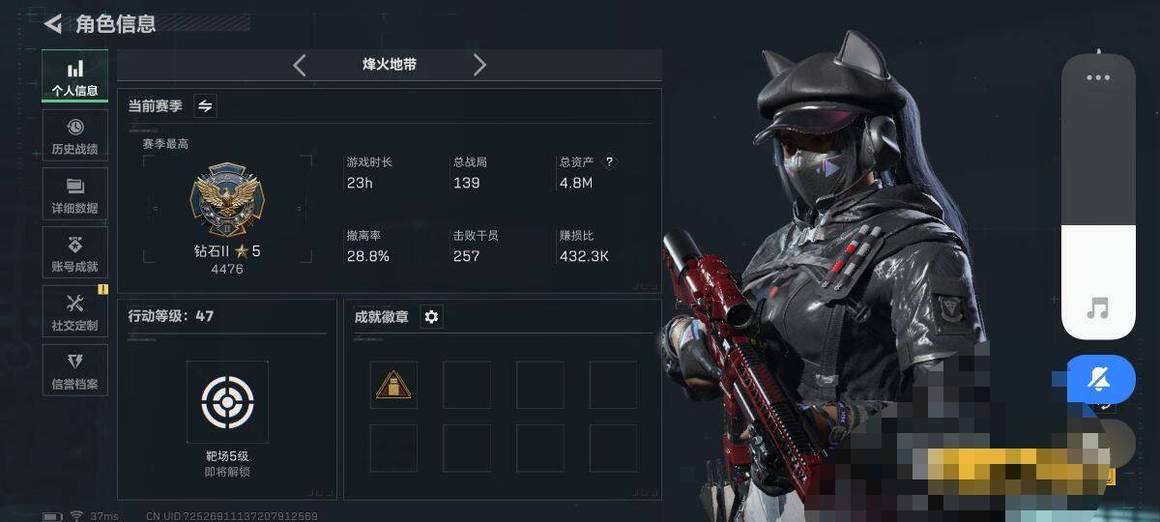View the 信誉档案 tab

75,370
